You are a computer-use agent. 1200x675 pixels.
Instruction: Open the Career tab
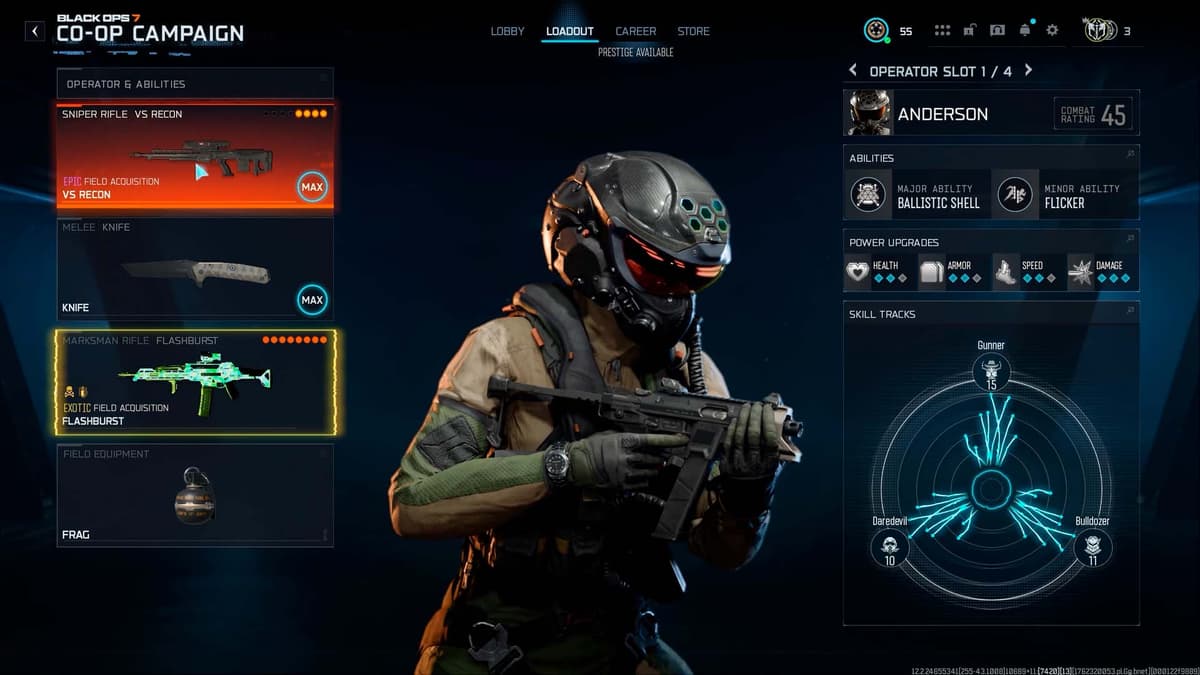636,31
